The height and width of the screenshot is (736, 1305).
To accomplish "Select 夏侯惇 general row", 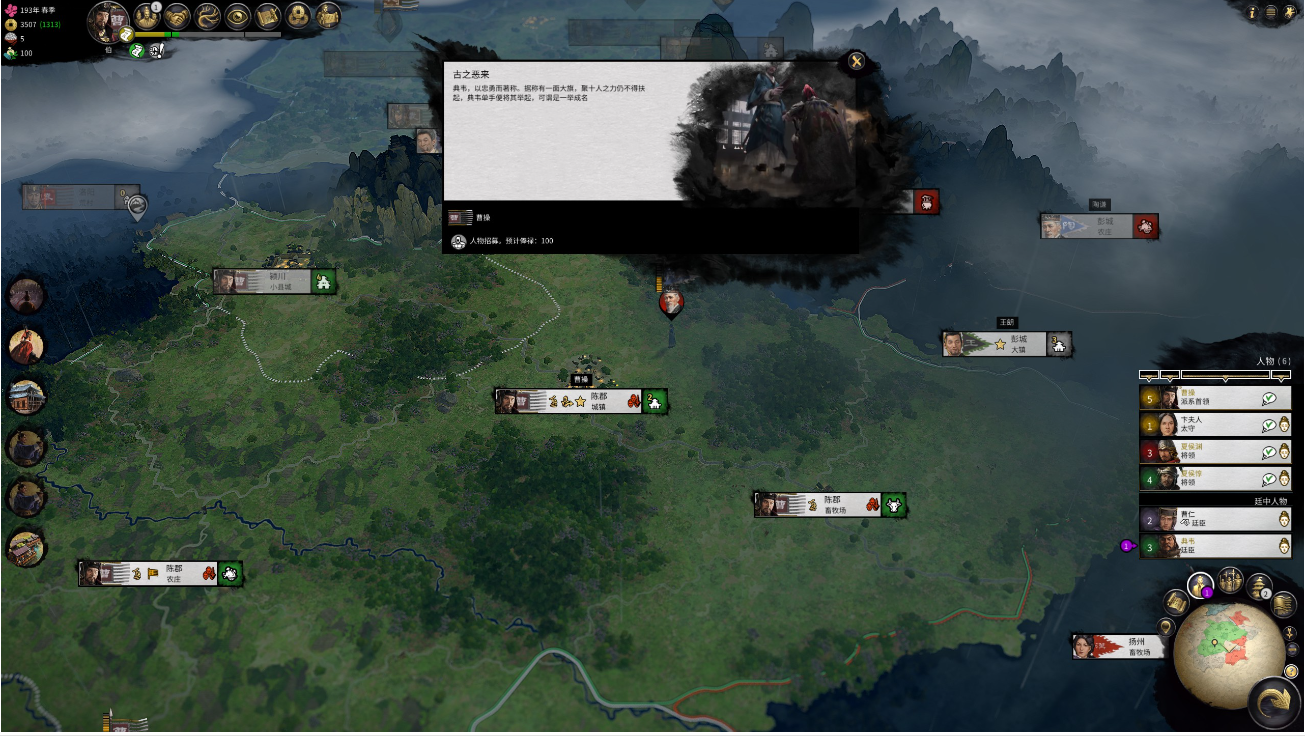I will point(1214,479).
